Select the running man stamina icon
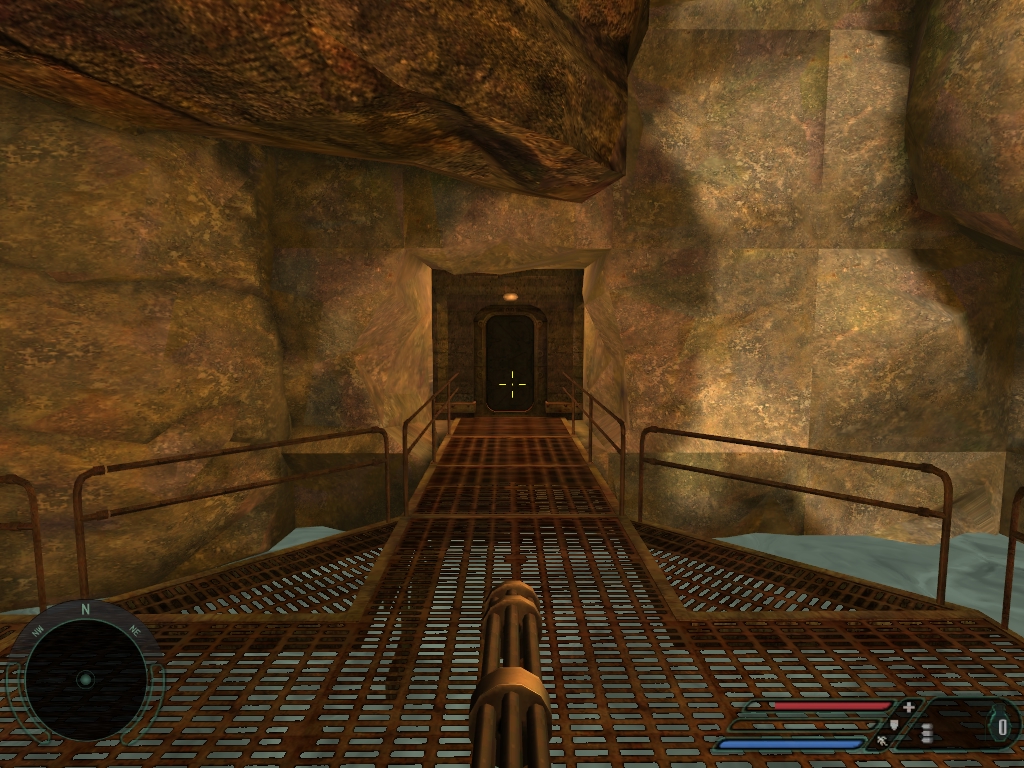The image size is (1024, 768). (883, 741)
